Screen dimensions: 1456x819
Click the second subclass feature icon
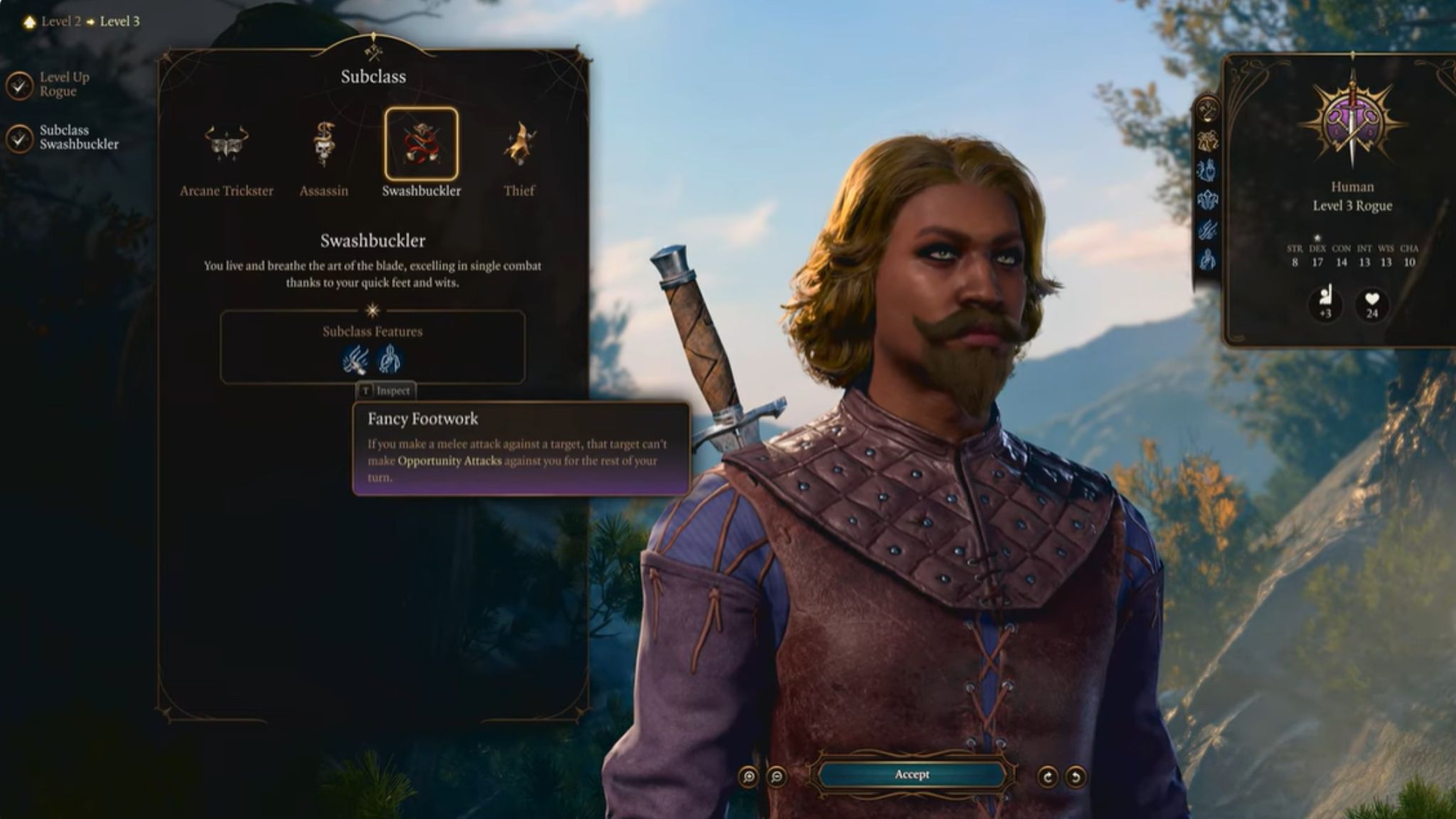[x=390, y=360]
